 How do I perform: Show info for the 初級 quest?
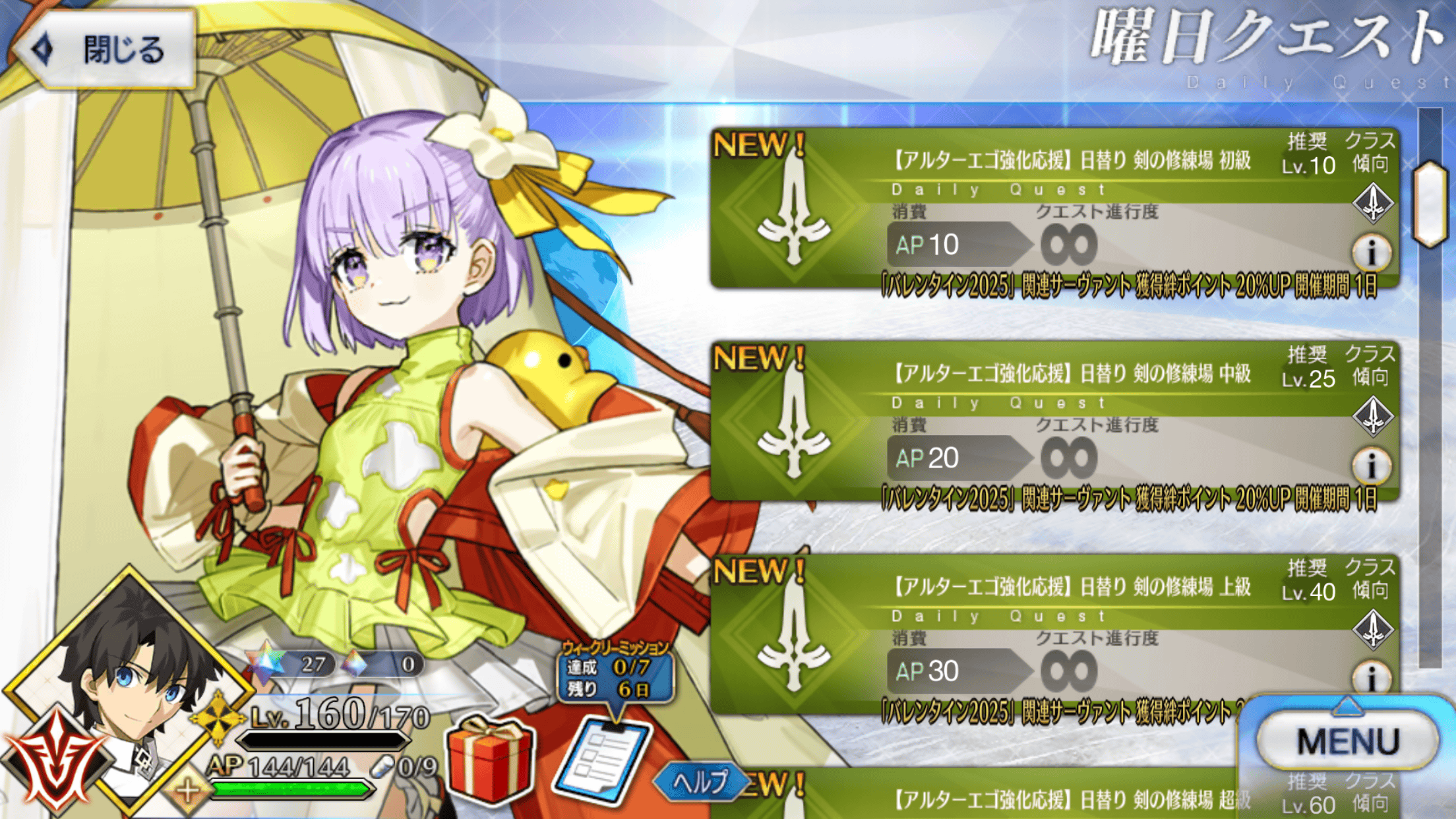tap(1372, 253)
